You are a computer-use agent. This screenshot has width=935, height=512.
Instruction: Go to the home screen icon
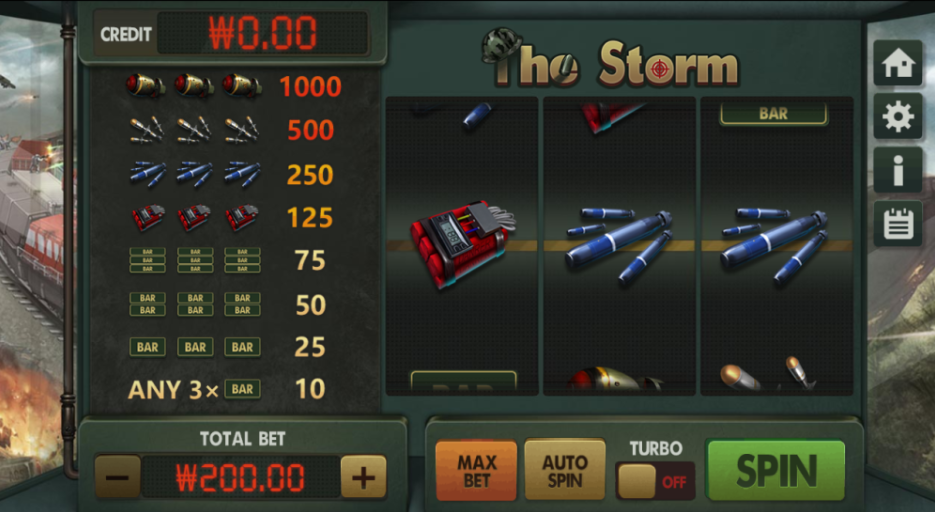tap(897, 64)
